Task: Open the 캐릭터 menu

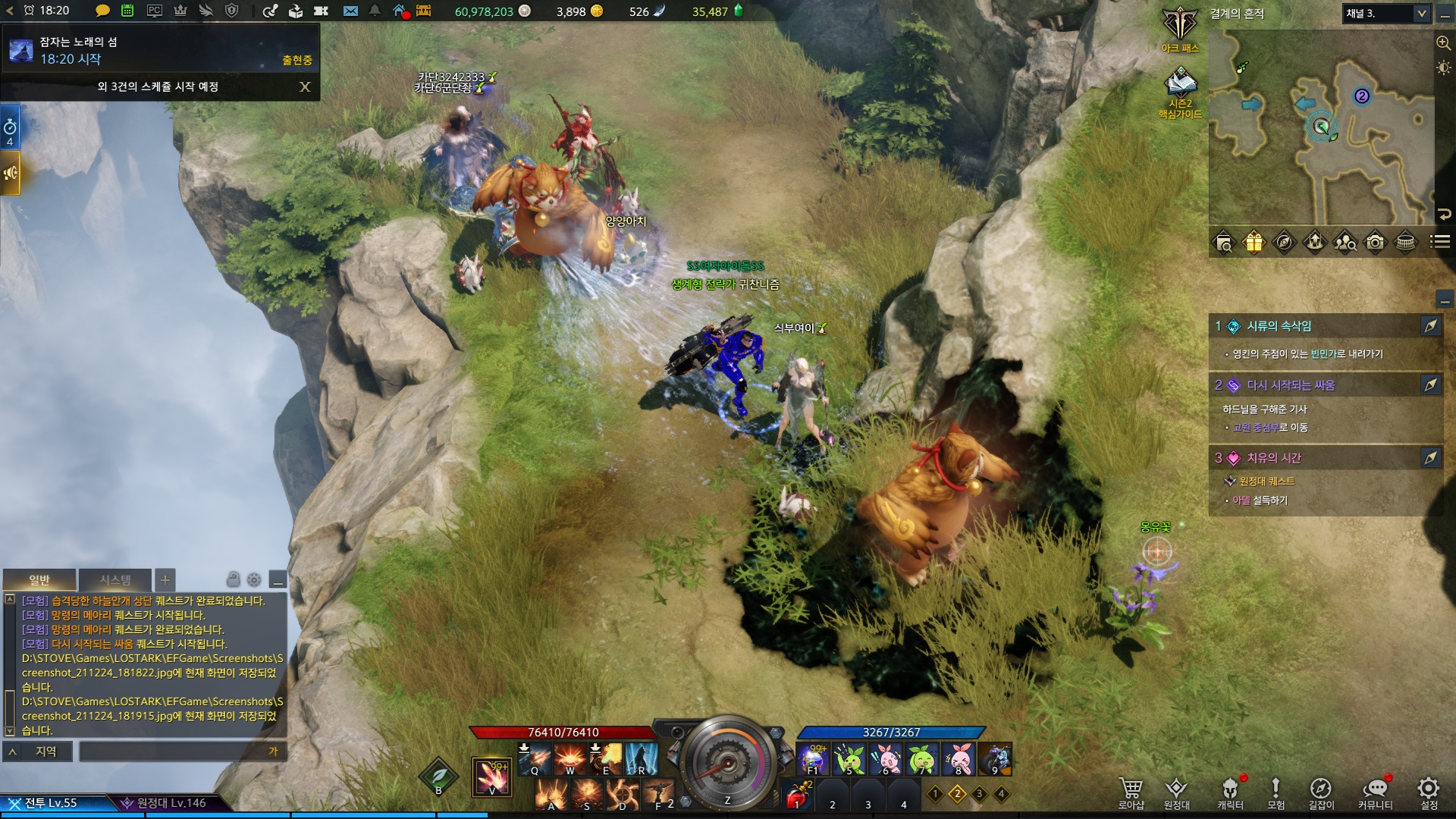Action: (1230, 792)
